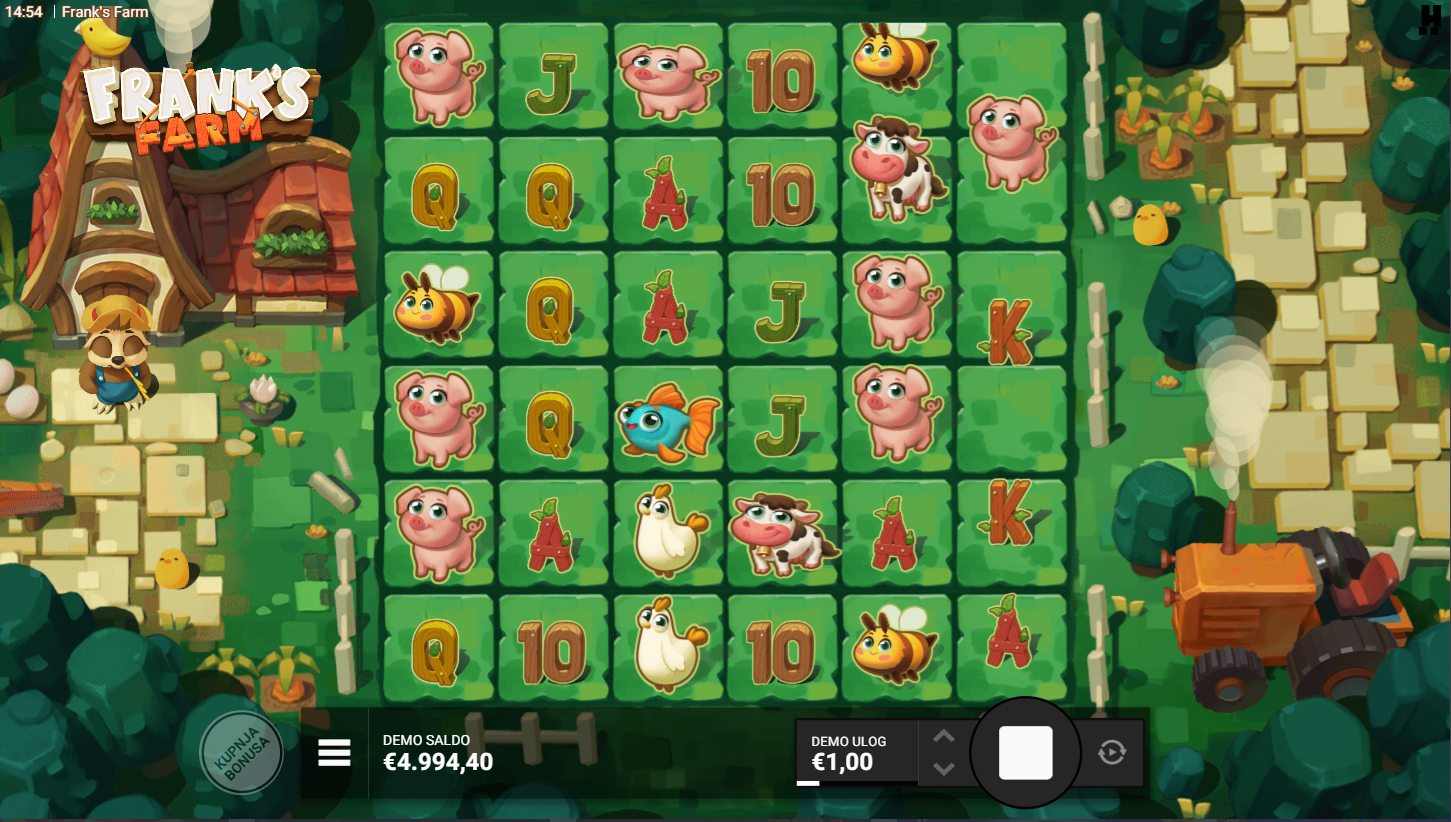The height and width of the screenshot is (822, 1451).
Task: Open the Kupnja Bonusa bonus buy
Action: 241,752
